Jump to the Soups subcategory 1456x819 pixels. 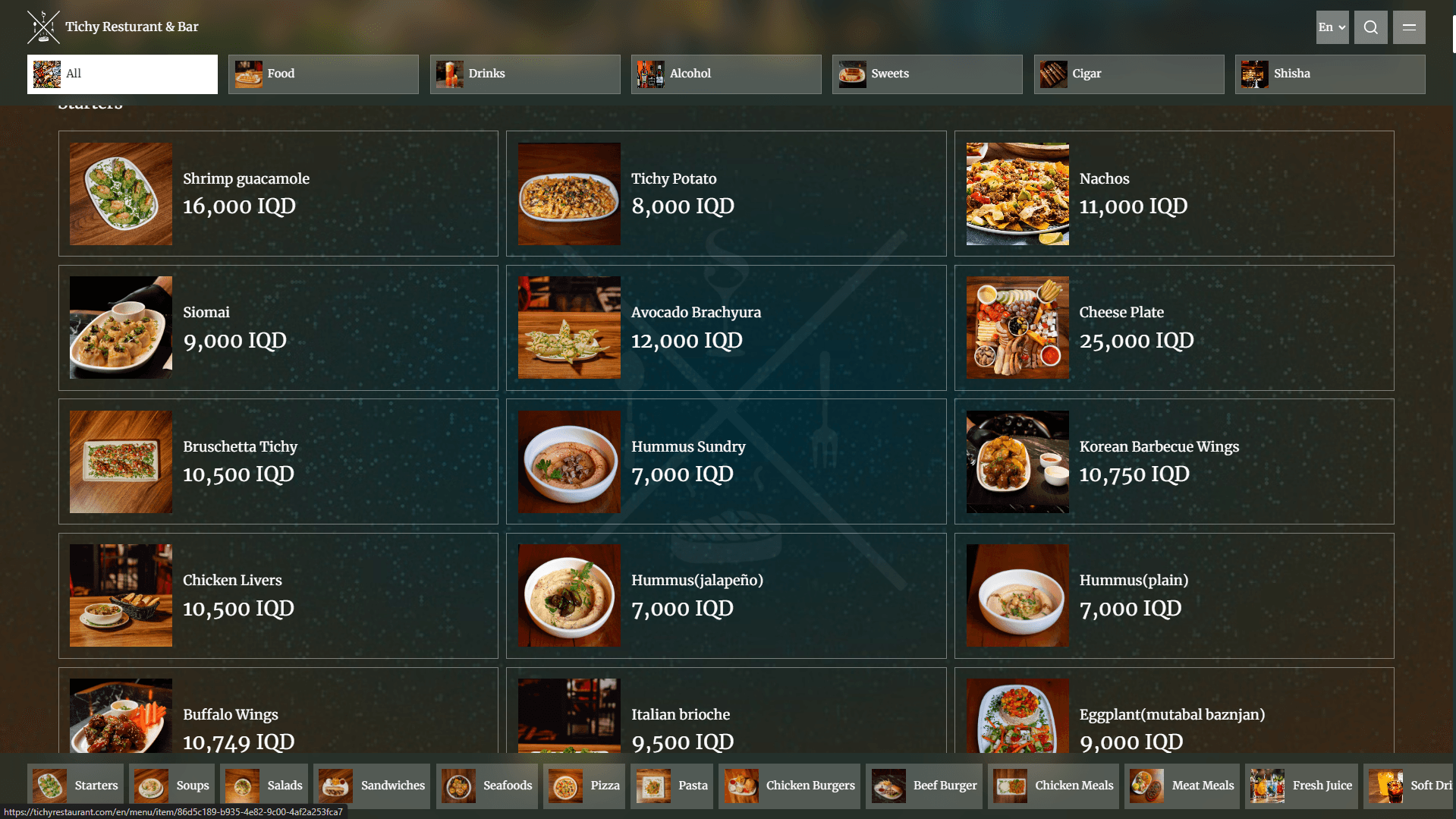[172, 786]
